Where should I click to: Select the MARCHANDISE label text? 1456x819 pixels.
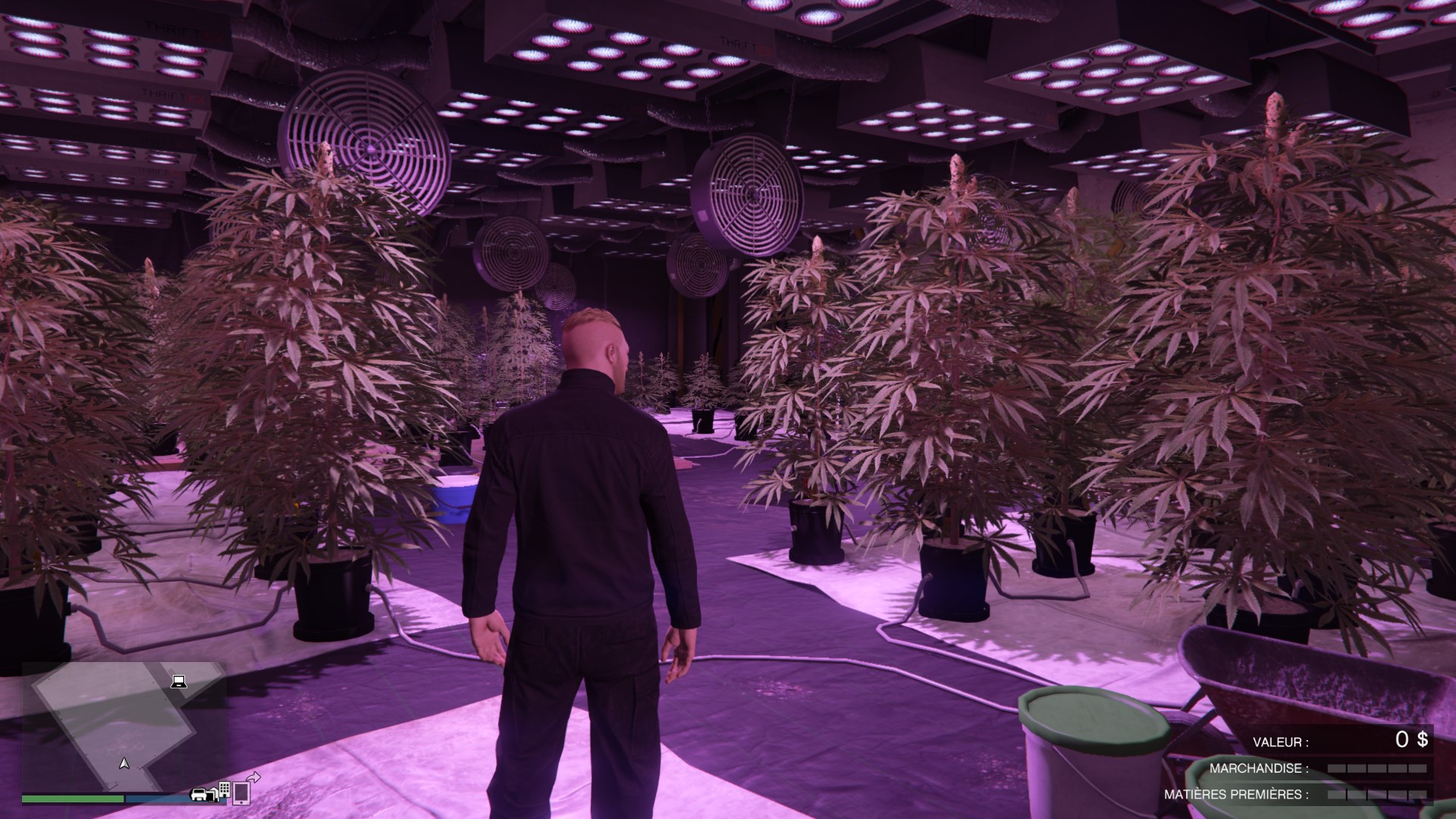[x=1260, y=767]
